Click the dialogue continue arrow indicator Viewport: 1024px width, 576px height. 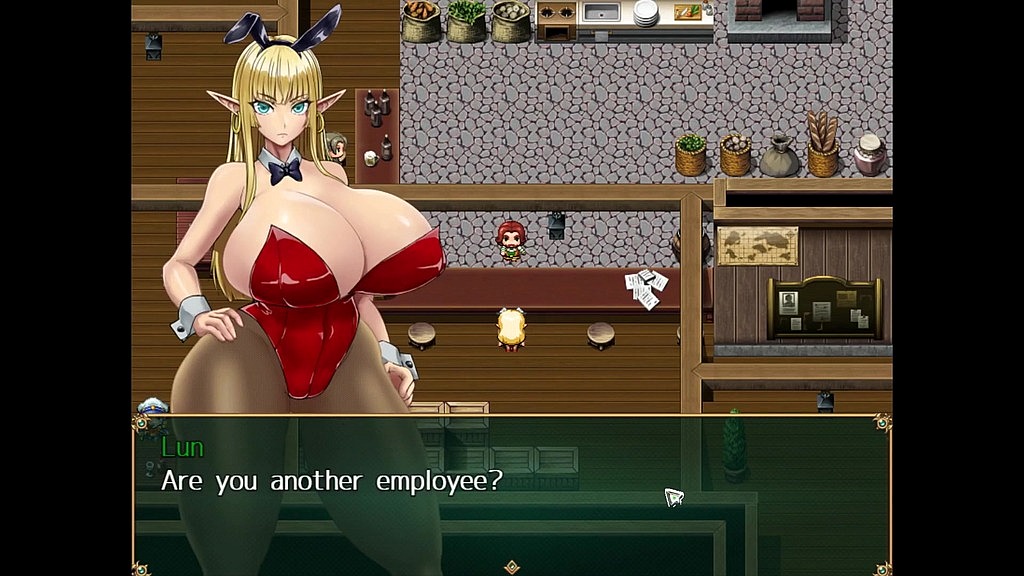512,567
